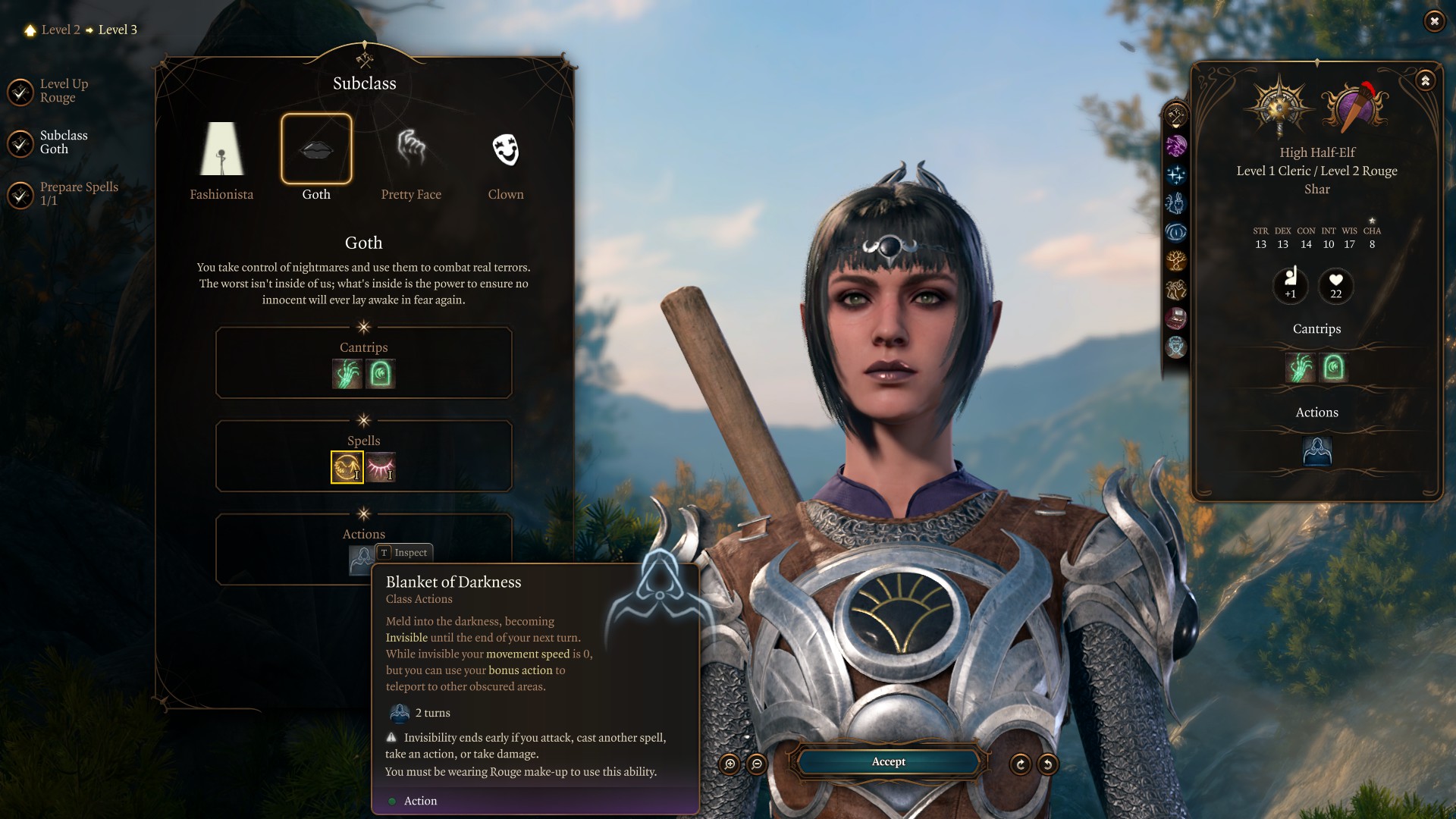Screen dimensions: 1456x819
Task: Click the green tombstone cantrip in Subclass panel
Action: [381, 374]
